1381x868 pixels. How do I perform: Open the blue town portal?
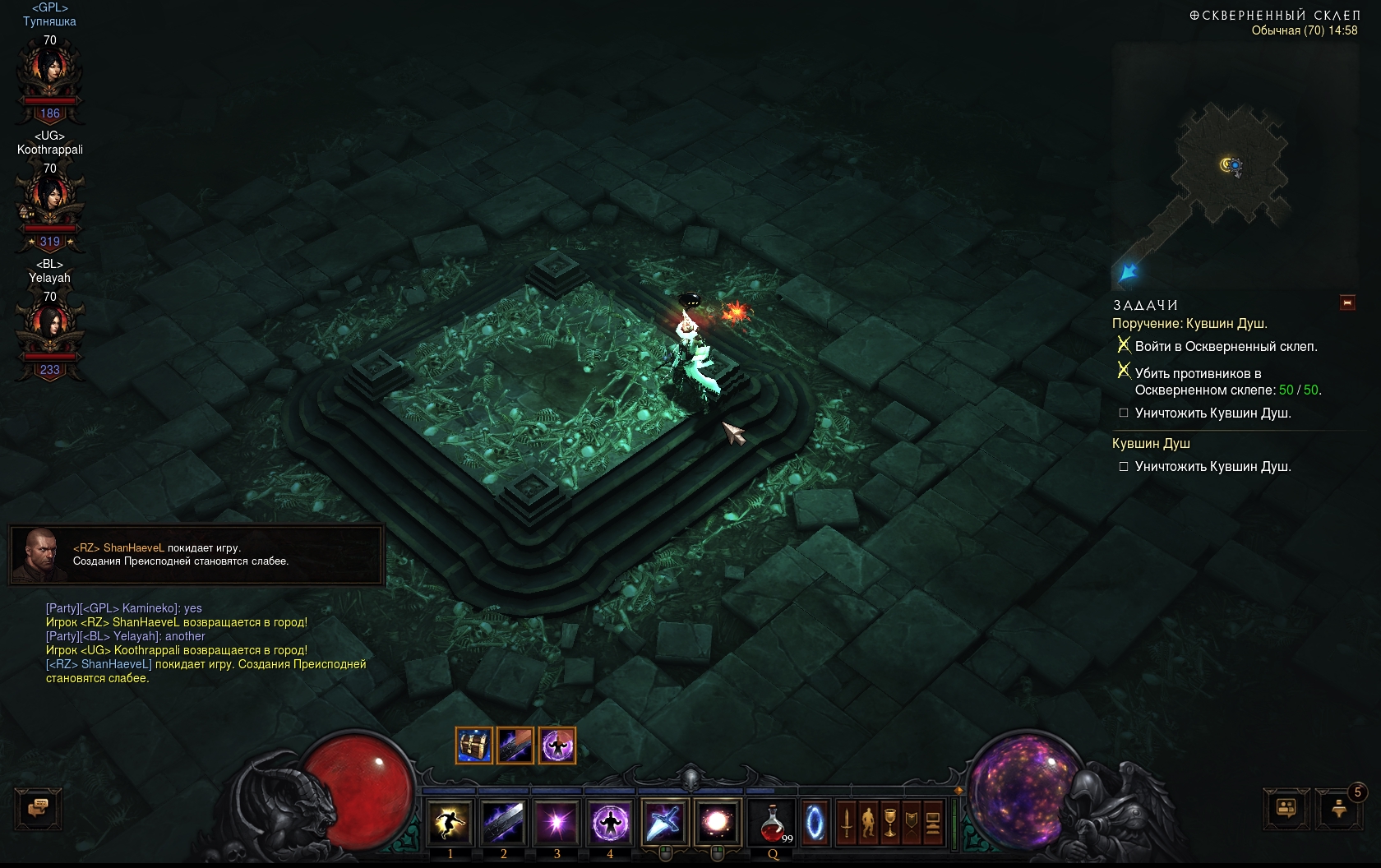click(815, 822)
